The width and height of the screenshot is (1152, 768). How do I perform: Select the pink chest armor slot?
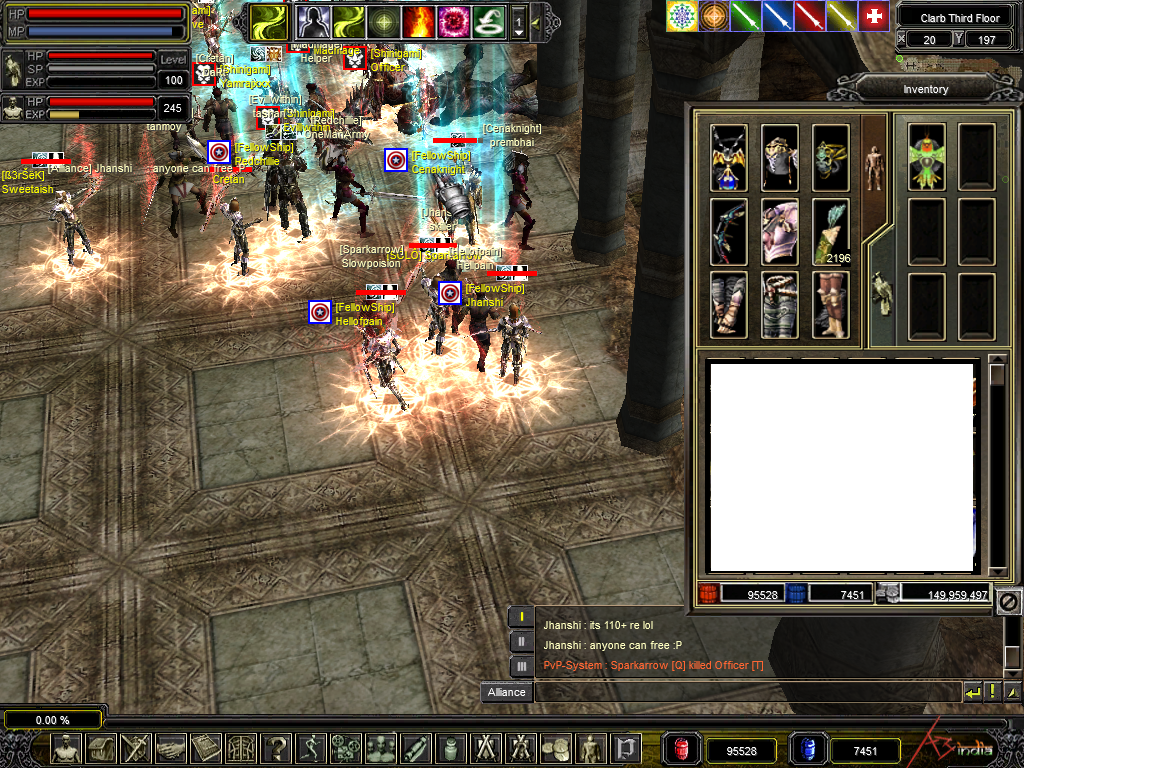[x=780, y=232]
